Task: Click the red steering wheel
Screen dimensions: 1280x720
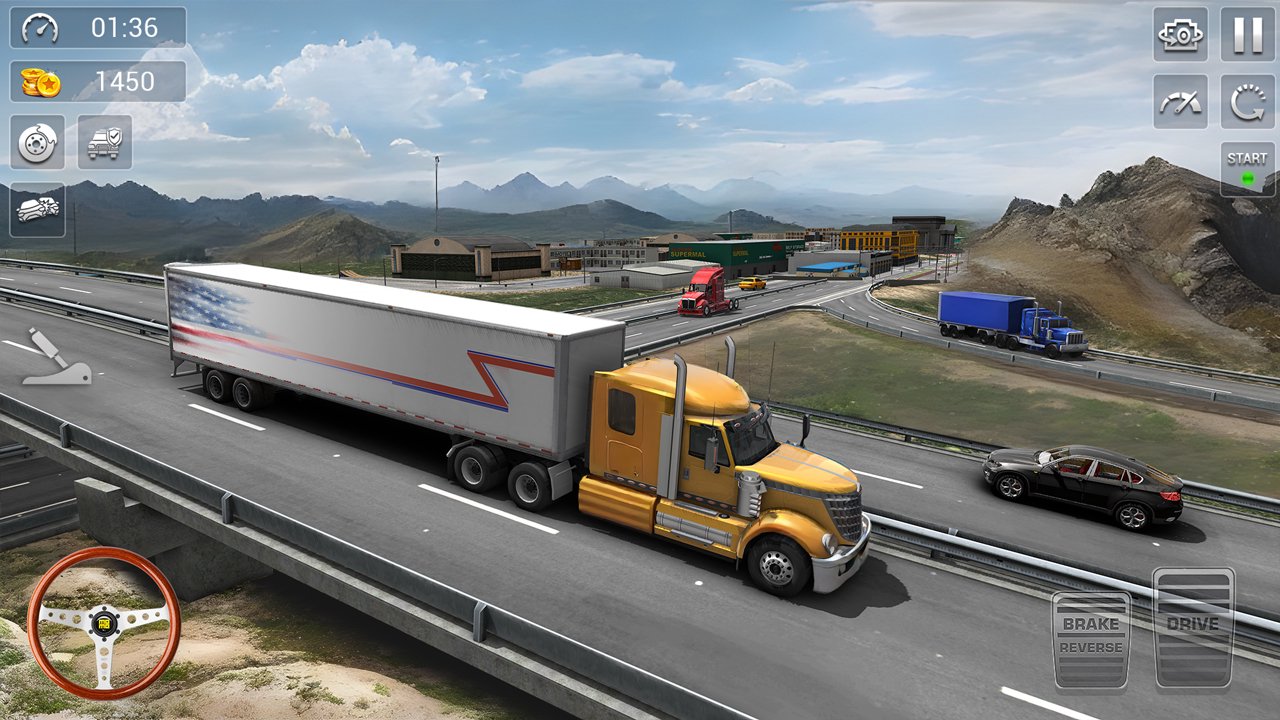Action: pos(104,622)
